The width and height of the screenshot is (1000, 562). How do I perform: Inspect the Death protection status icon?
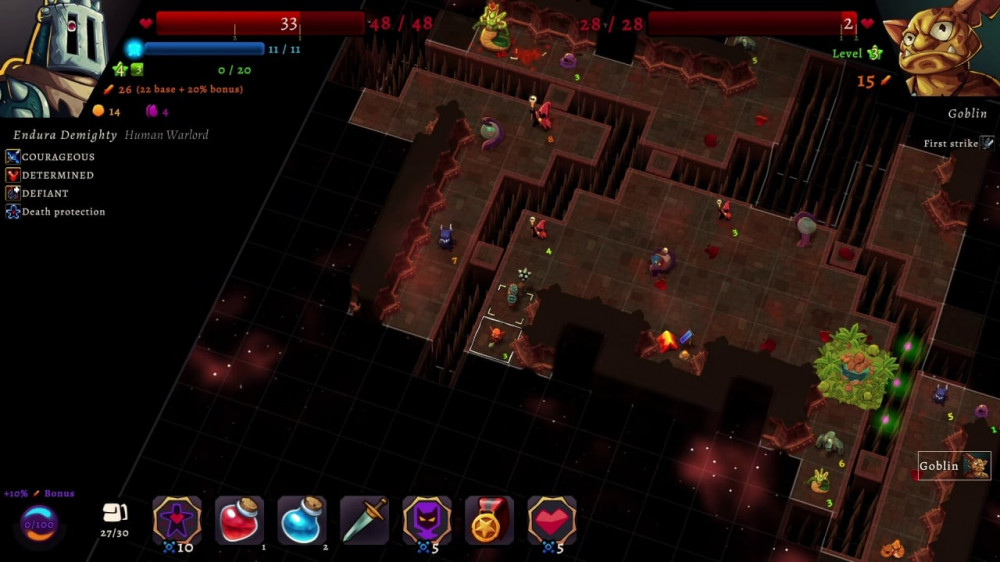[13, 212]
